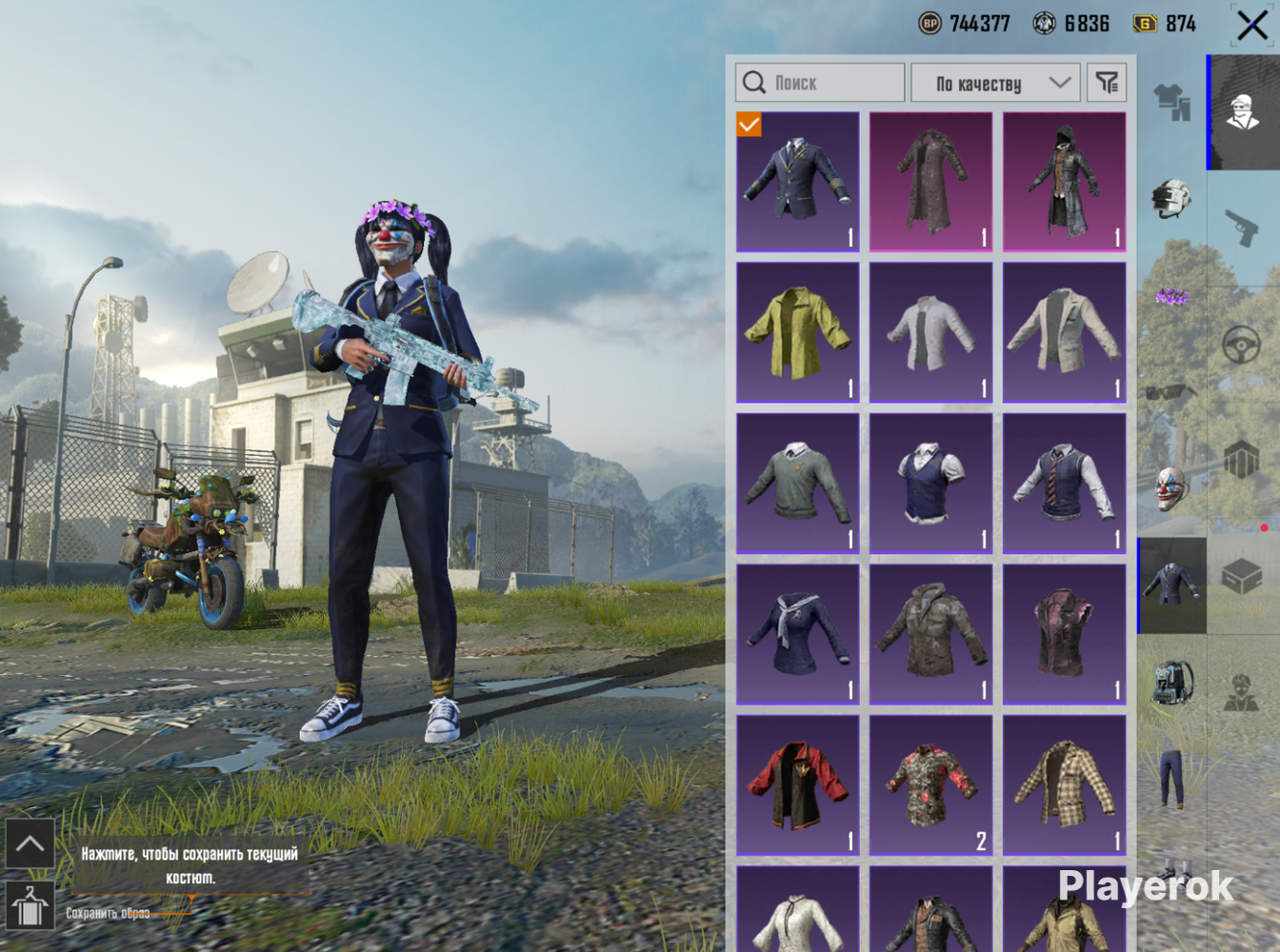Pick the plaid checkered jacket
1280x952 pixels.
(1064, 785)
